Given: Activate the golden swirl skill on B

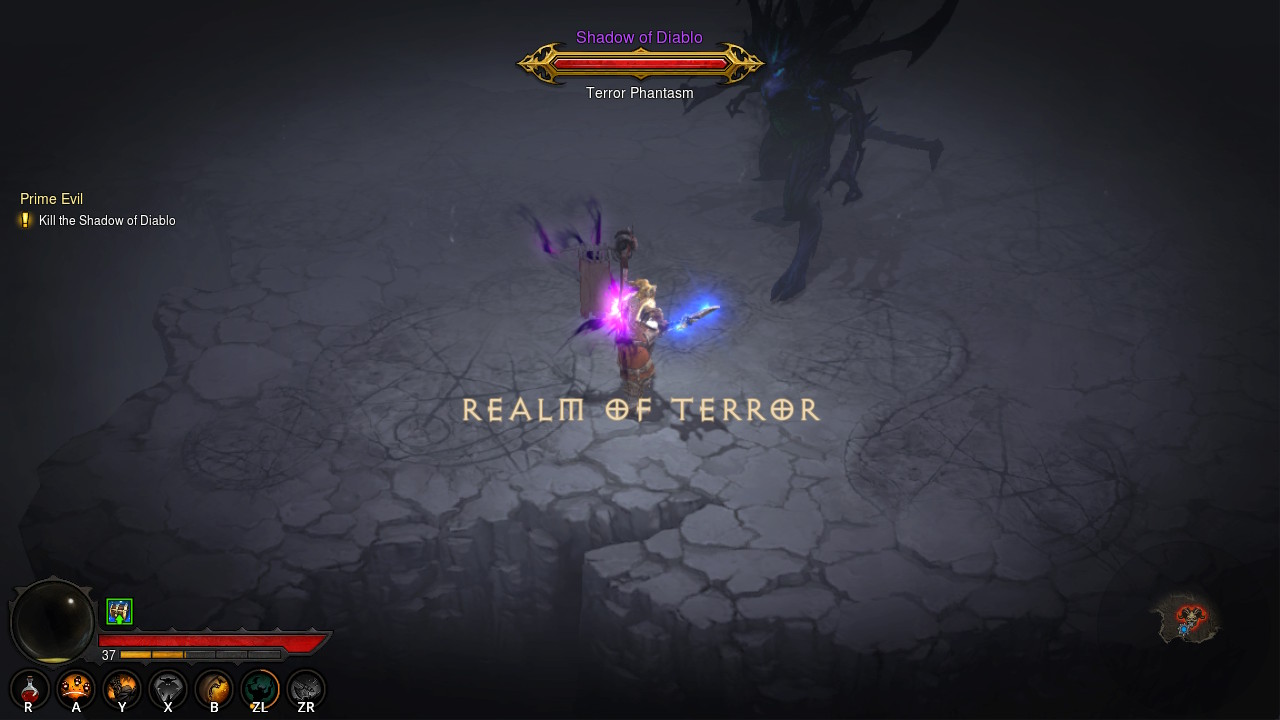Looking at the screenshot, I should tap(214, 688).
